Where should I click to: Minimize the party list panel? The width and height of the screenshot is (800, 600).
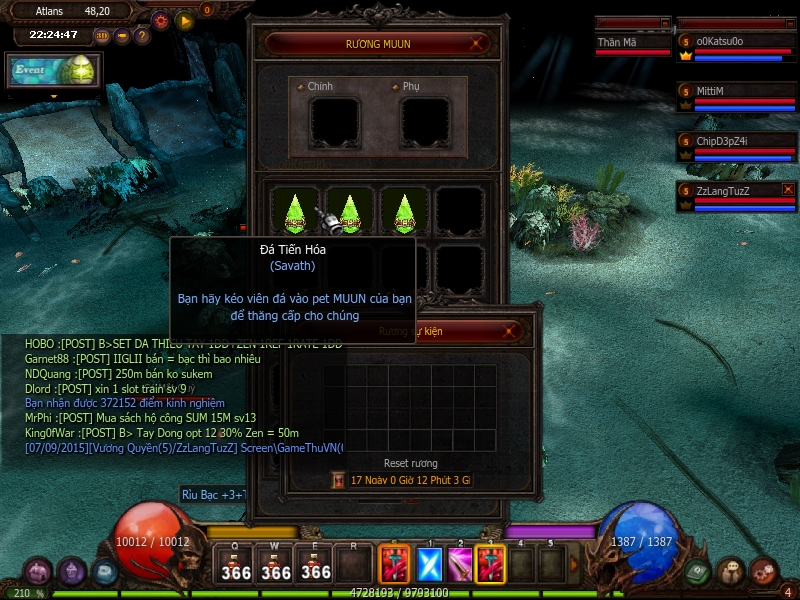[788, 22]
